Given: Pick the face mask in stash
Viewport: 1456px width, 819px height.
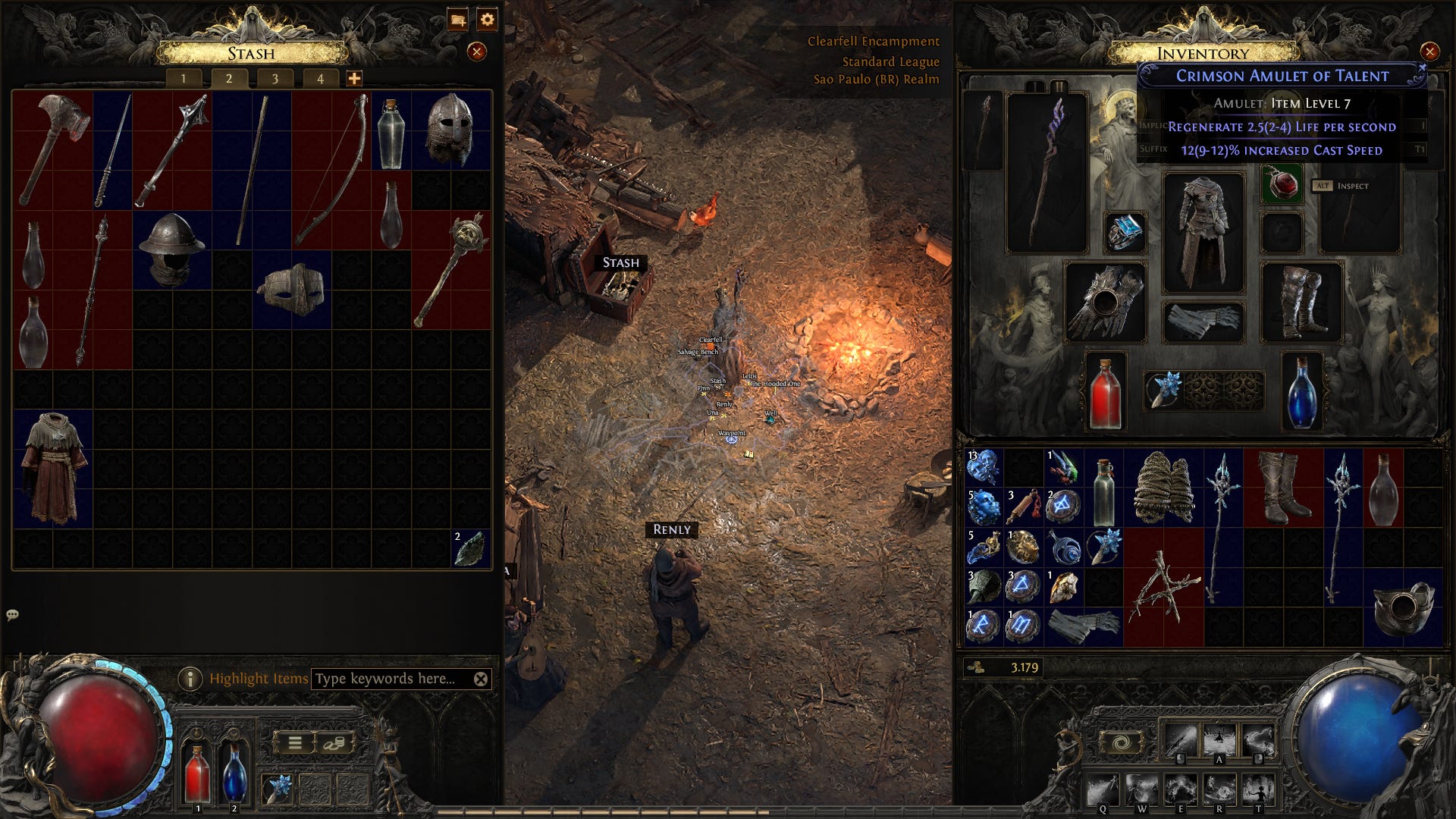Looking at the screenshot, I should pyautogui.click(x=292, y=290).
